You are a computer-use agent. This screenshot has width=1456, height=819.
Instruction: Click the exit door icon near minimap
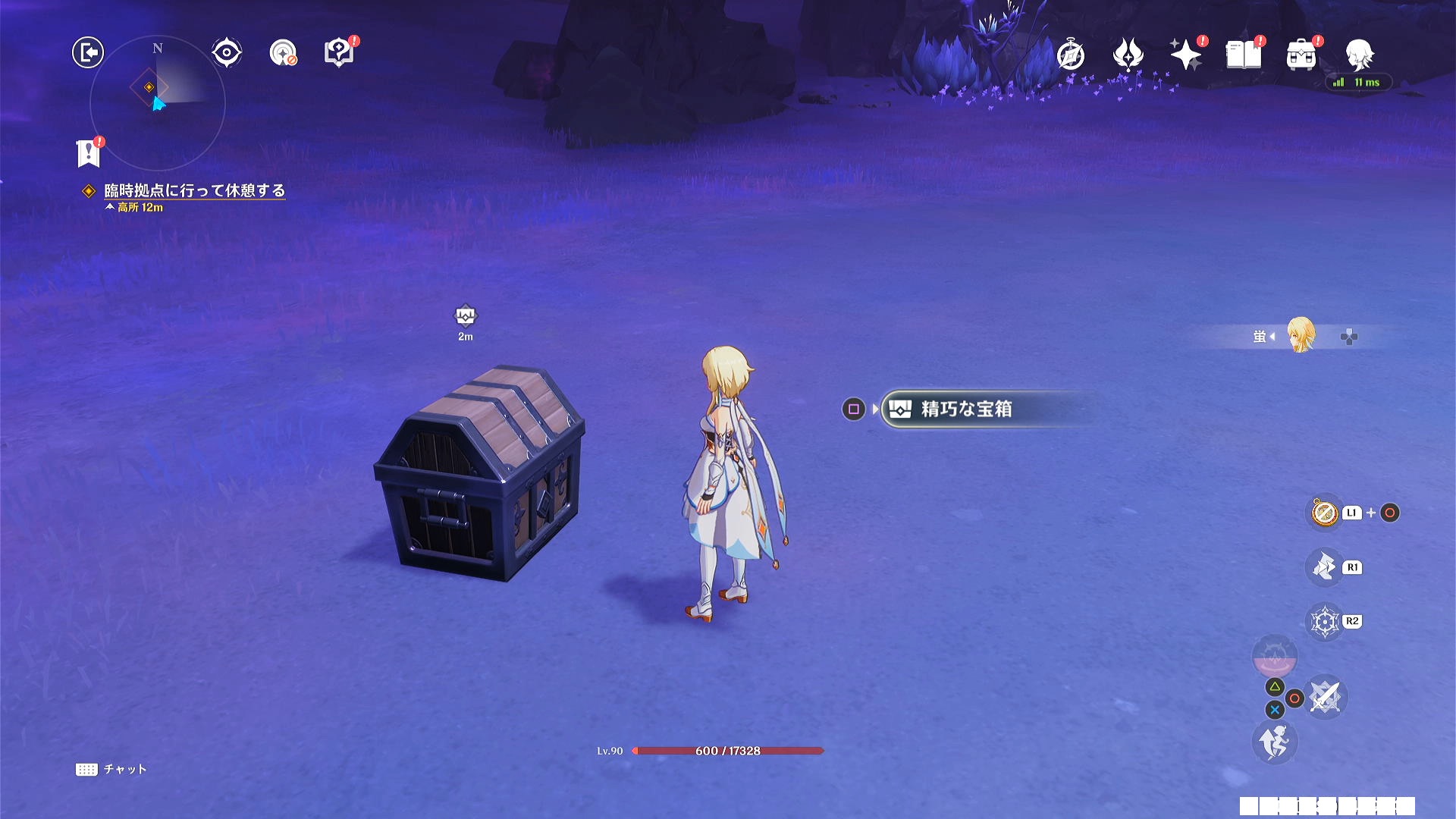click(87, 53)
